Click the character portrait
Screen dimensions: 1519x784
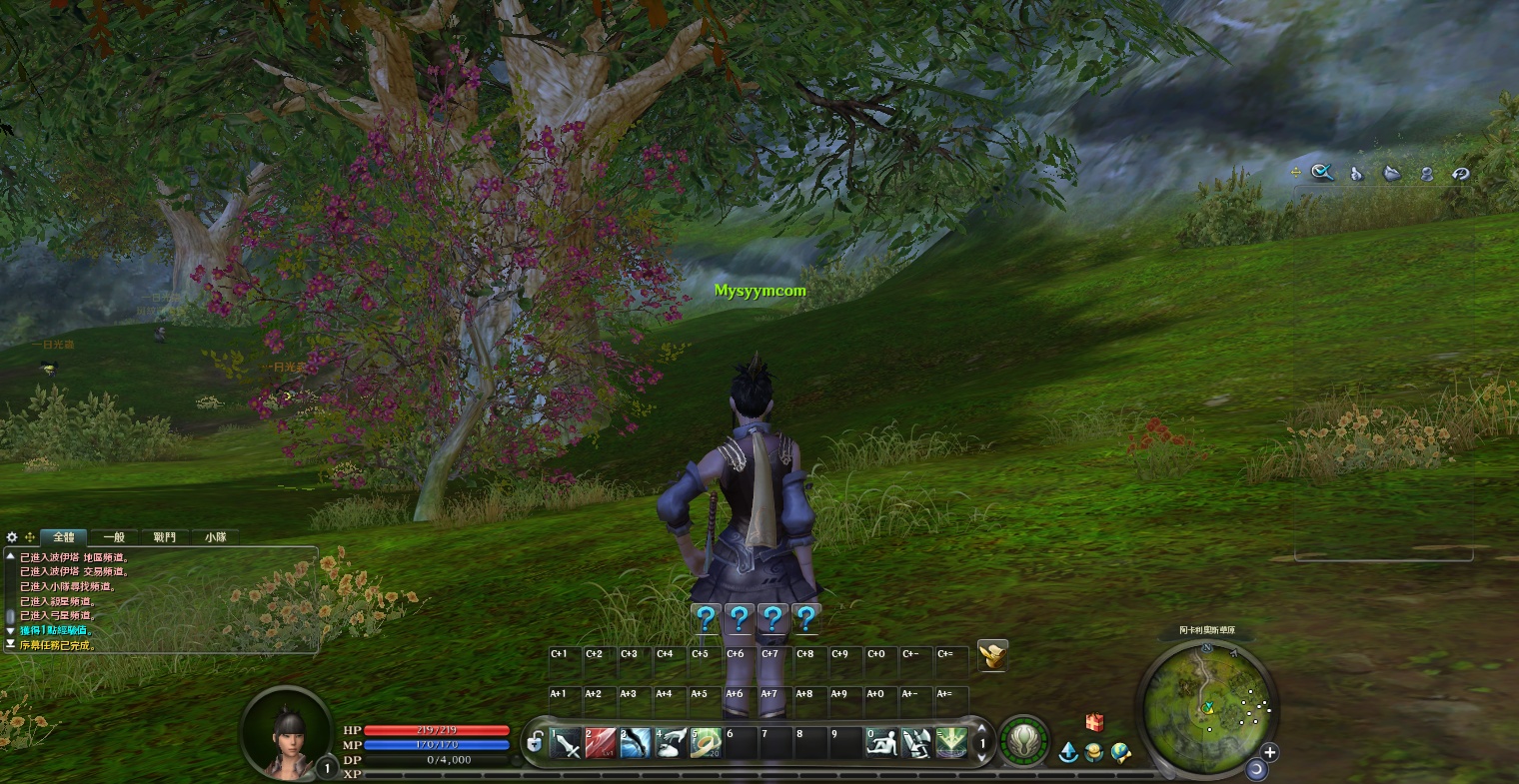coord(287,733)
